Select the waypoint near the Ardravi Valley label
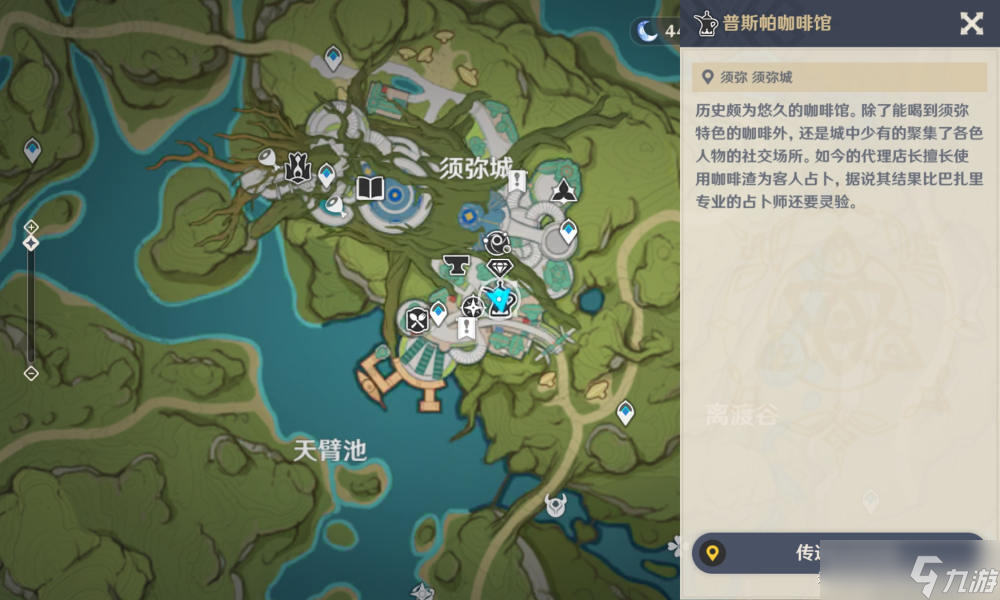The width and height of the screenshot is (1000, 600). click(x=626, y=410)
